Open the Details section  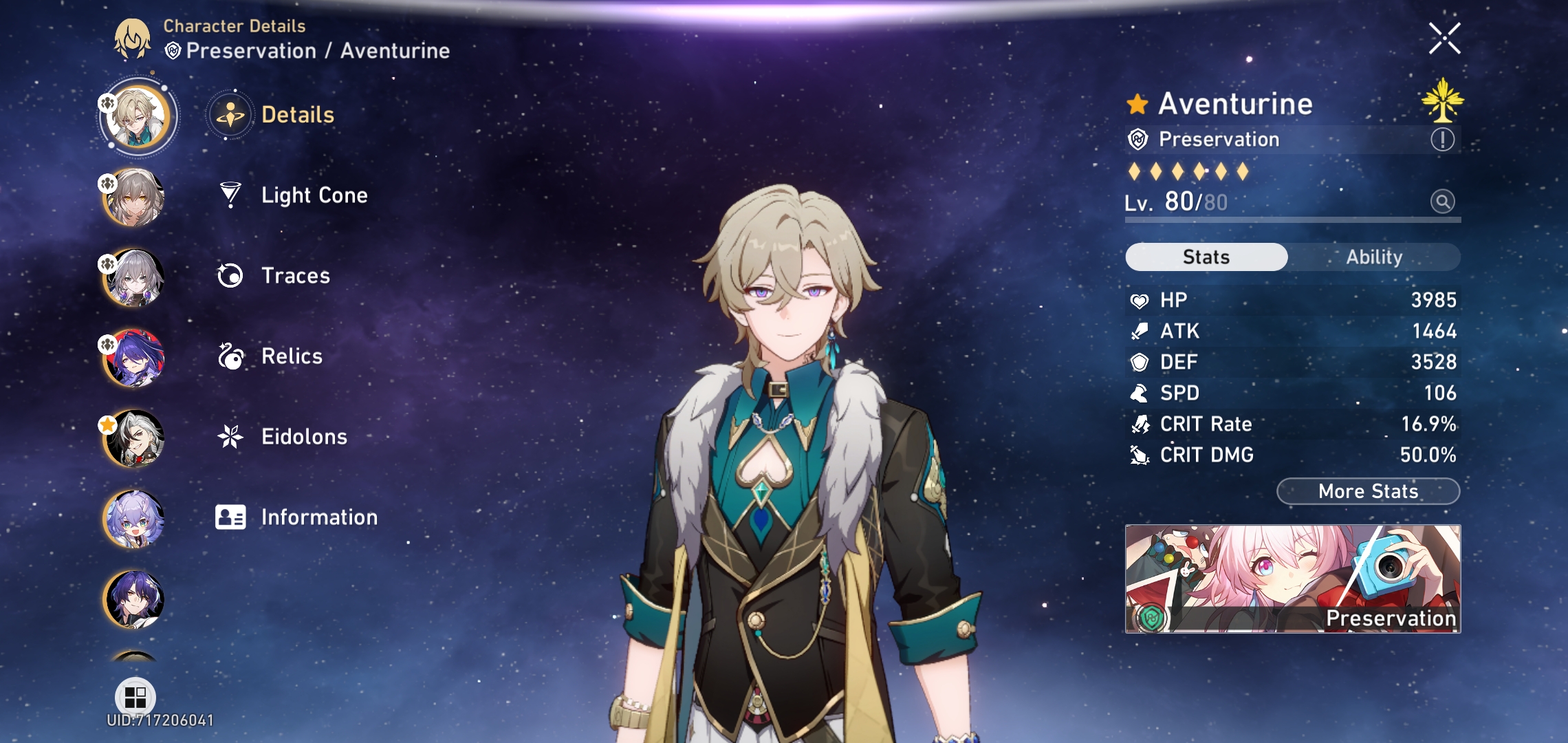coord(298,114)
